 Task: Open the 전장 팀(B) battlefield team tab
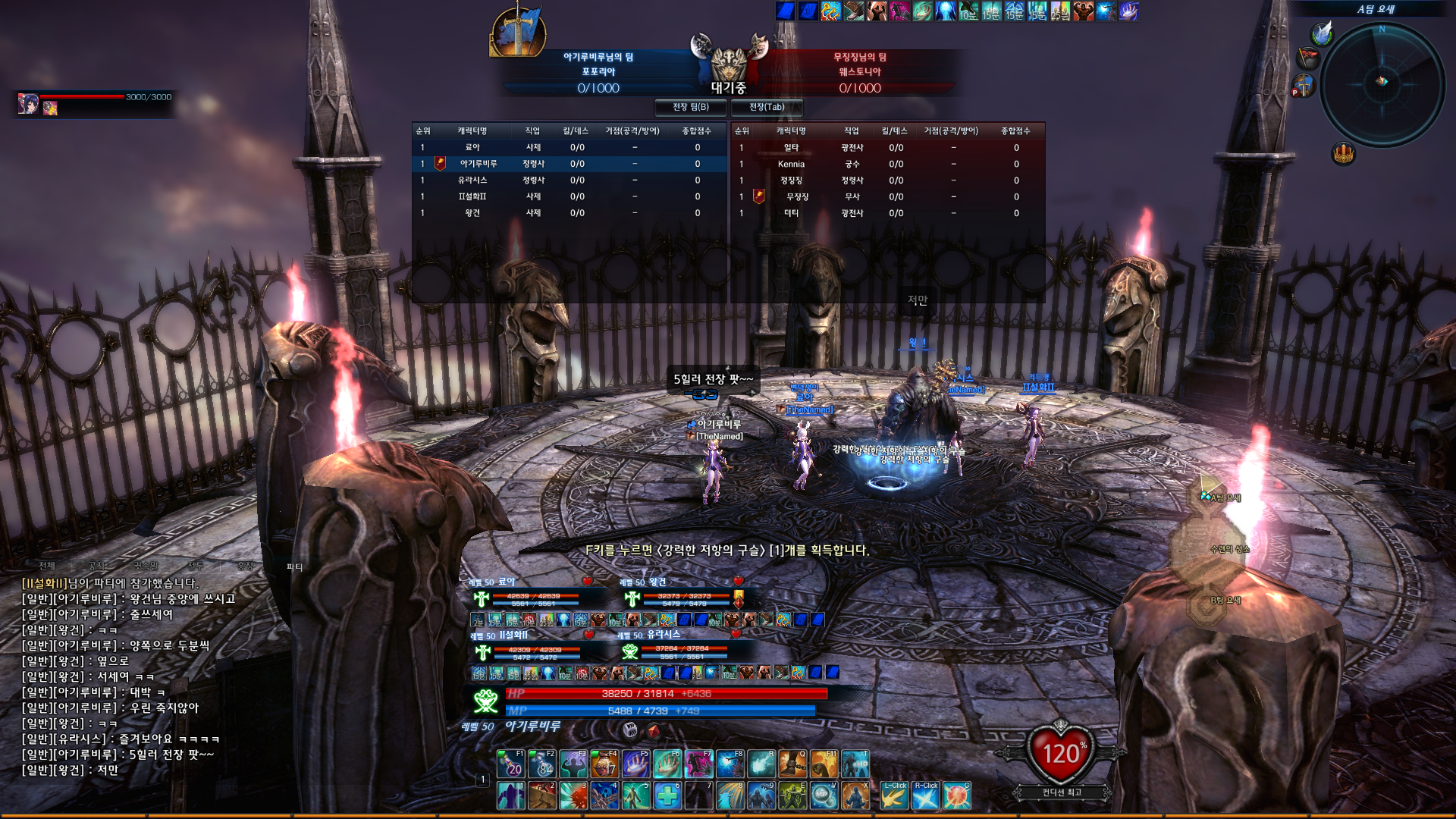690,107
